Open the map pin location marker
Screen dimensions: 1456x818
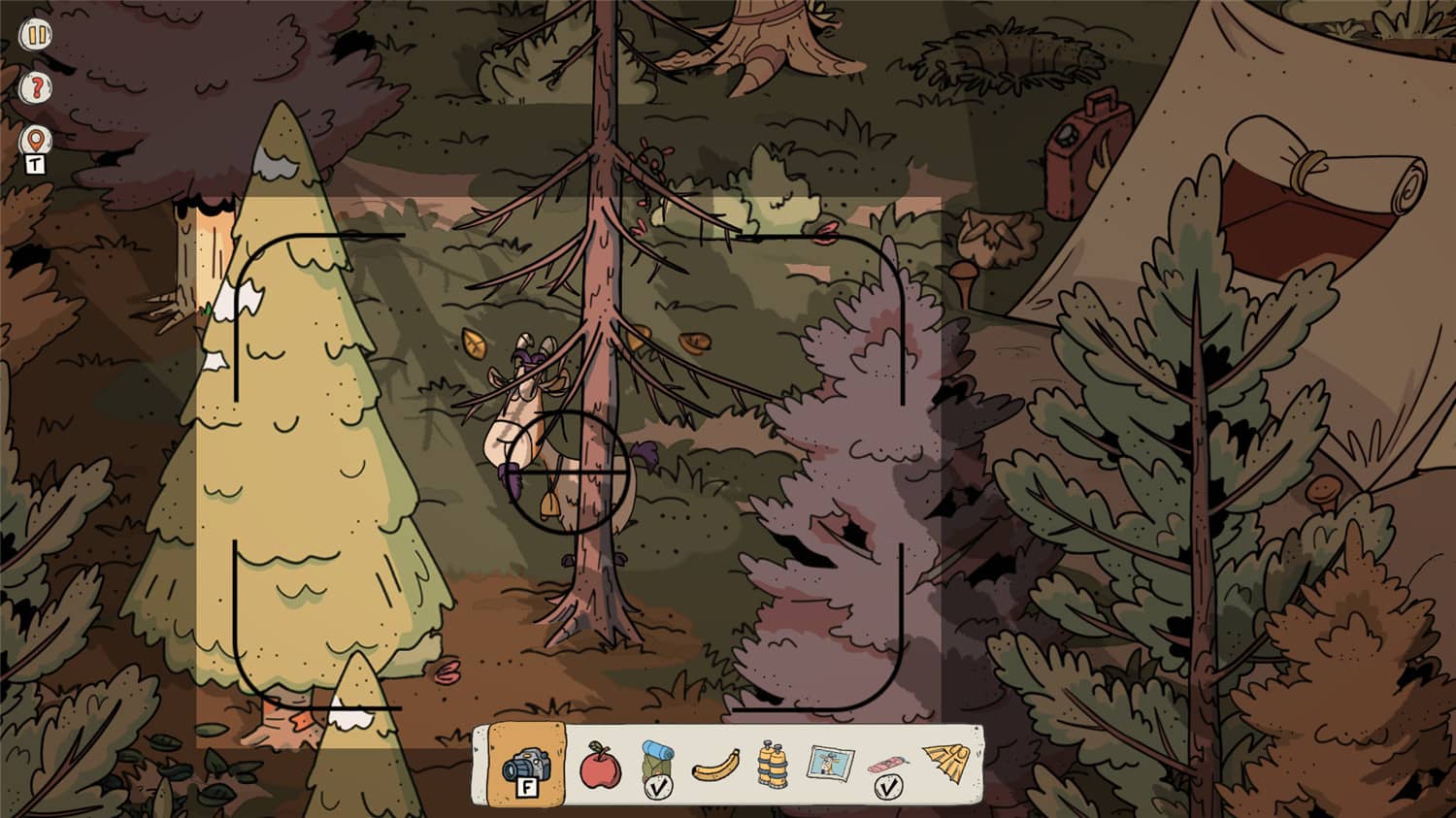pyautogui.click(x=36, y=141)
